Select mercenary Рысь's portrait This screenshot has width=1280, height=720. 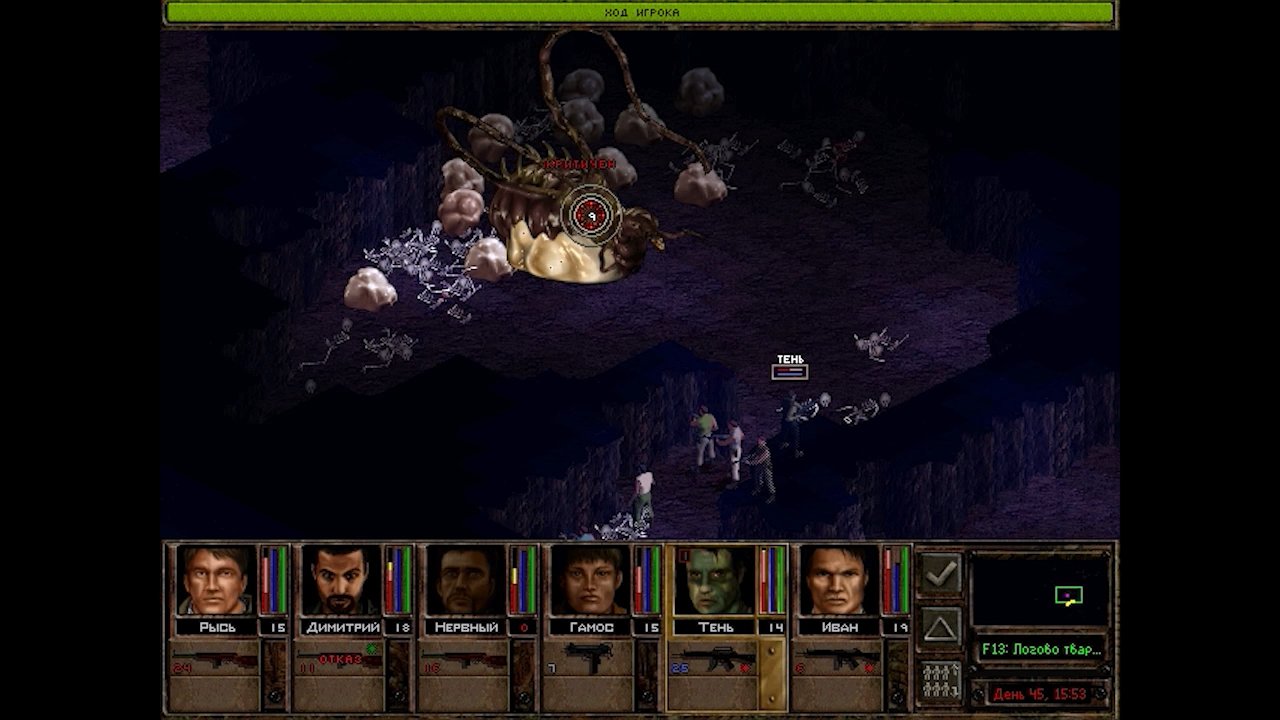pos(216,580)
